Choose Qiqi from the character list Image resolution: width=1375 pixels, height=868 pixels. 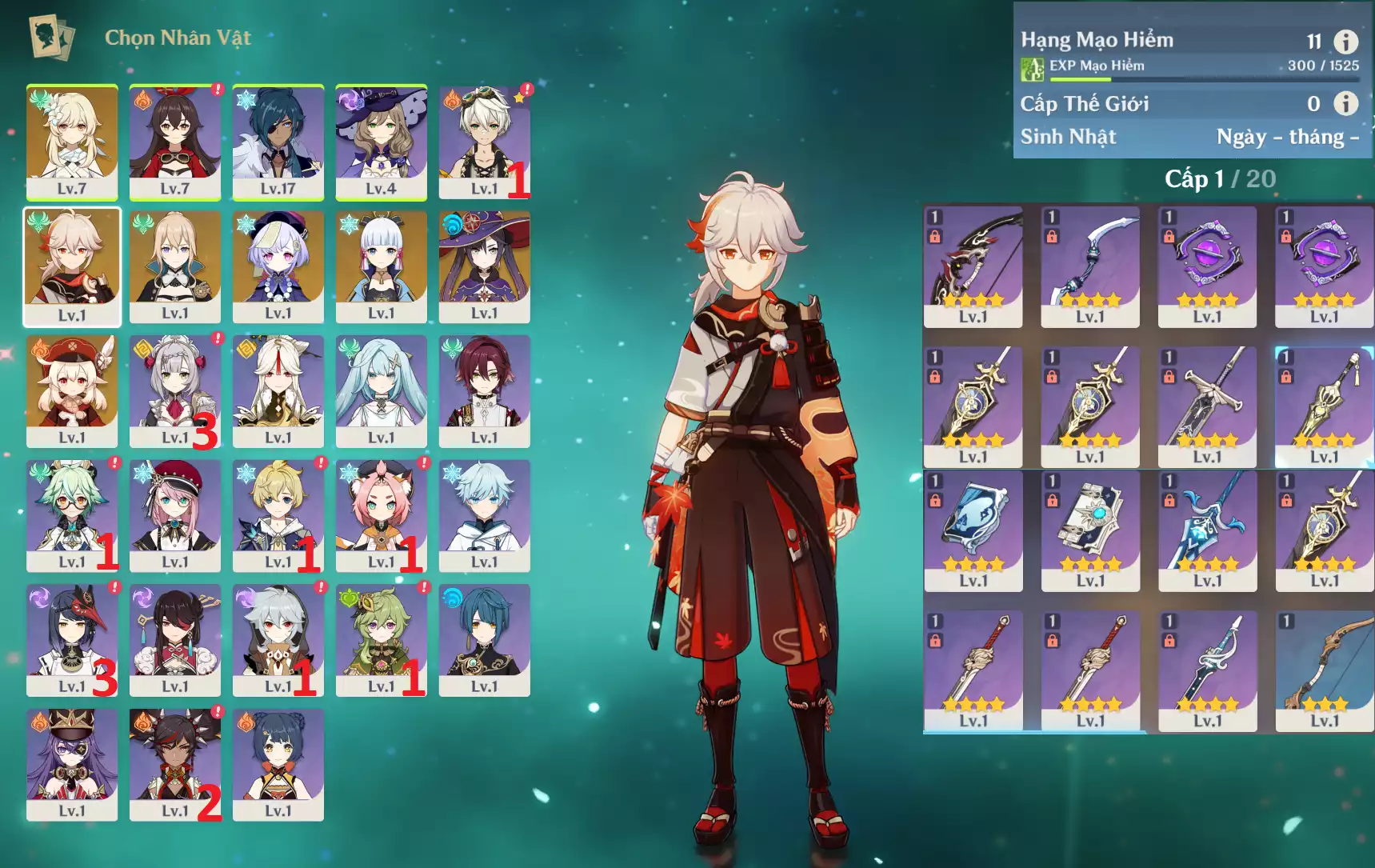pyautogui.click(x=278, y=266)
